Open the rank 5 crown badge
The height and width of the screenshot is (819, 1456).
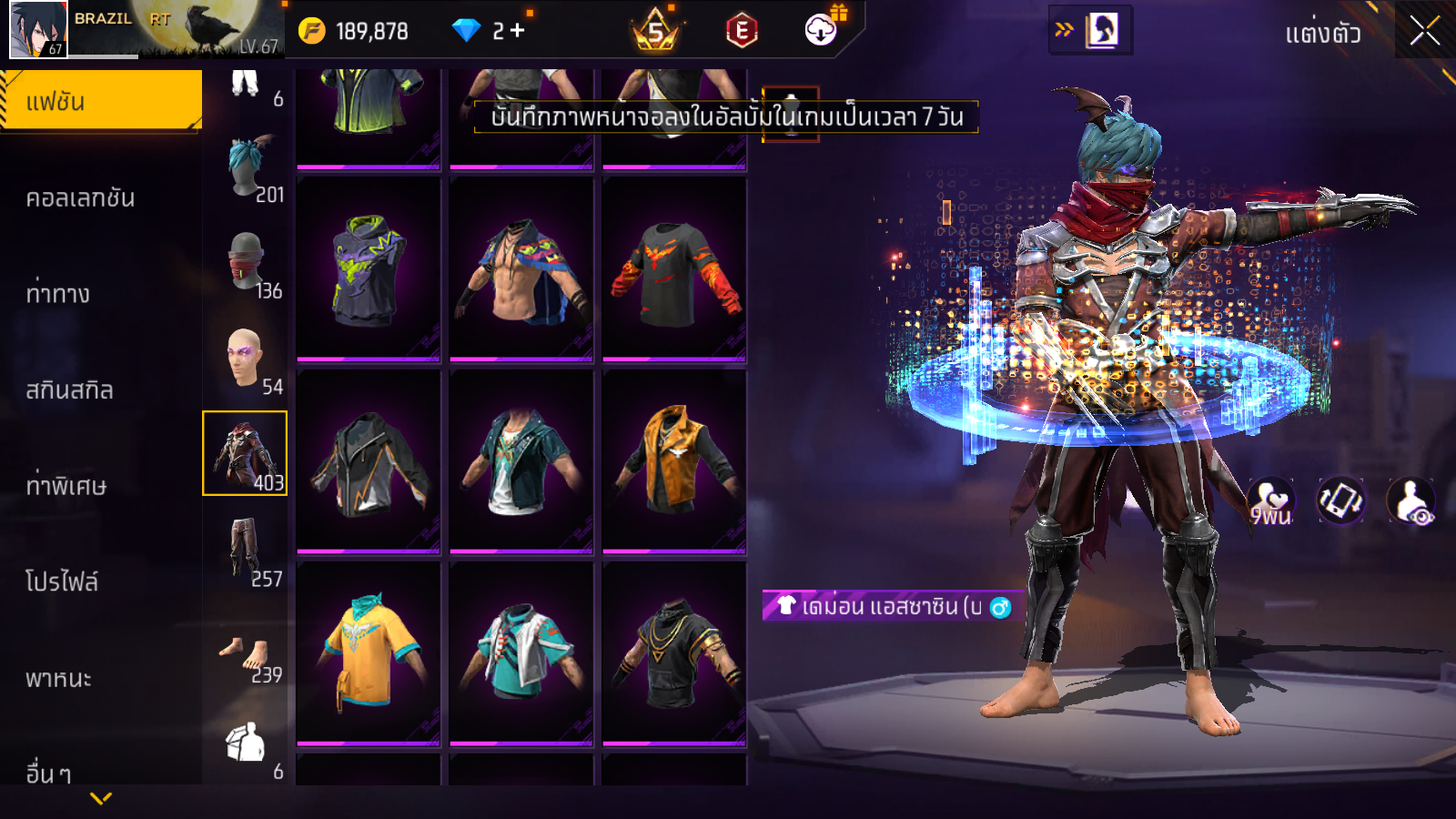pos(655,32)
